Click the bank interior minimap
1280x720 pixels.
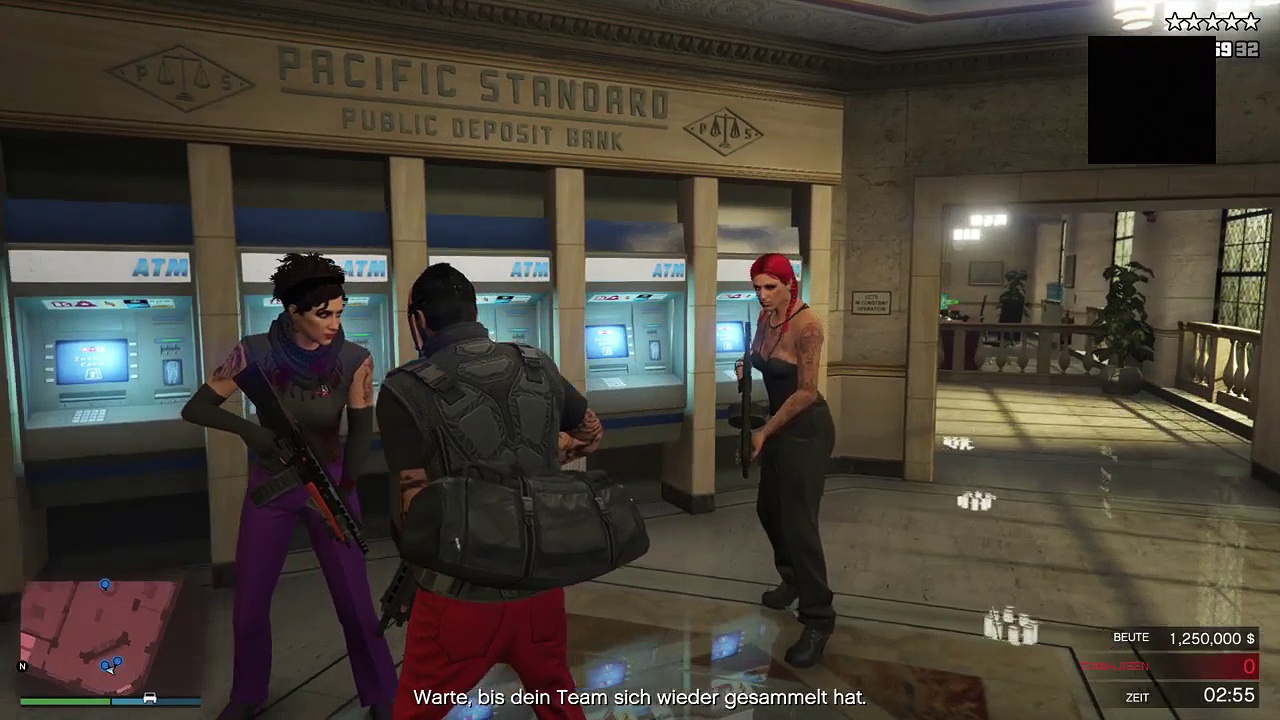(100, 630)
